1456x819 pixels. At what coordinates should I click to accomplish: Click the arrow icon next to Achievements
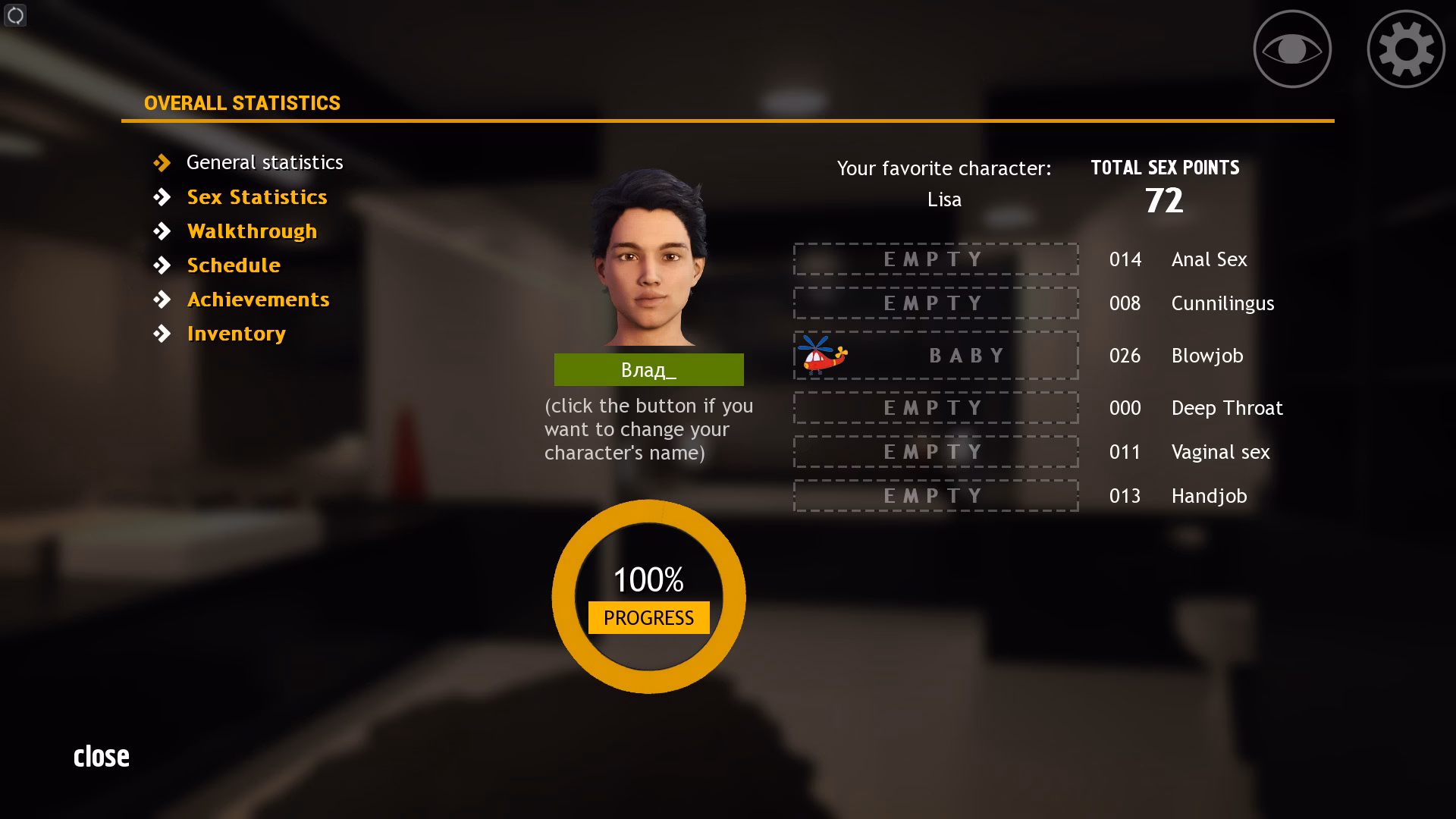click(163, 299)
